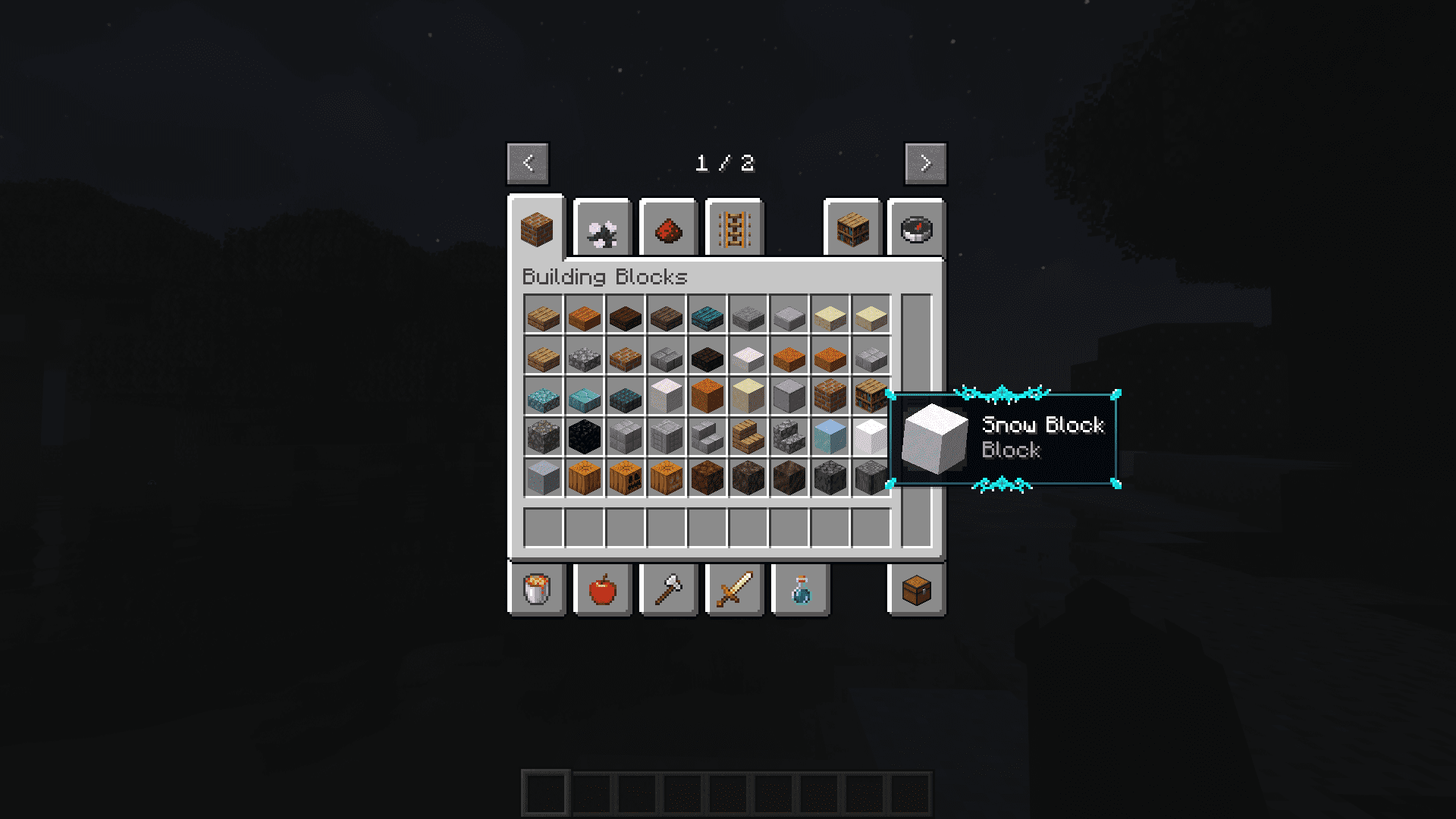Screen dimensions: 1456x819
Task: Open the compass search tab
Action: 916,229
